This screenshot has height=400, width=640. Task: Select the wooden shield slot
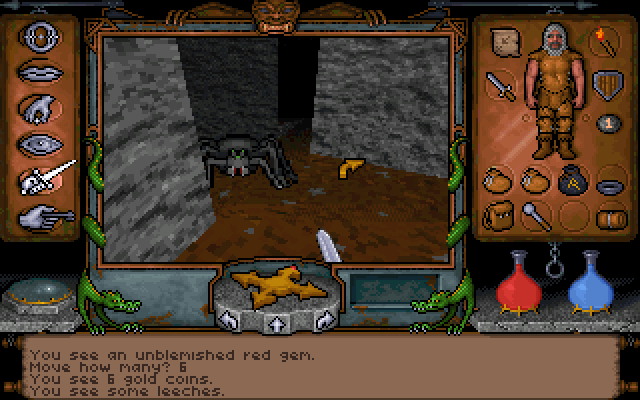[x=606, y=84]
